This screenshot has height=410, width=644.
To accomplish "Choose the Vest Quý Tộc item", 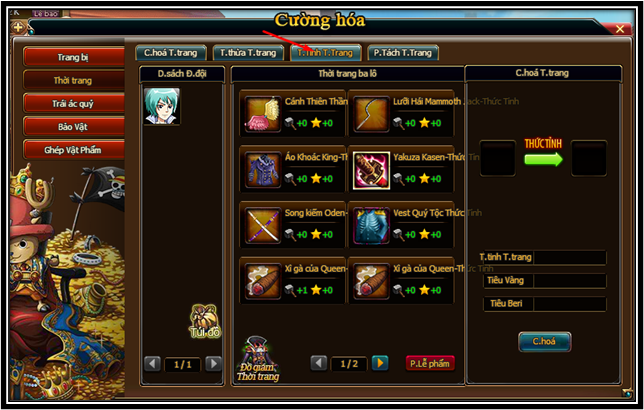I will coord(371,223).
